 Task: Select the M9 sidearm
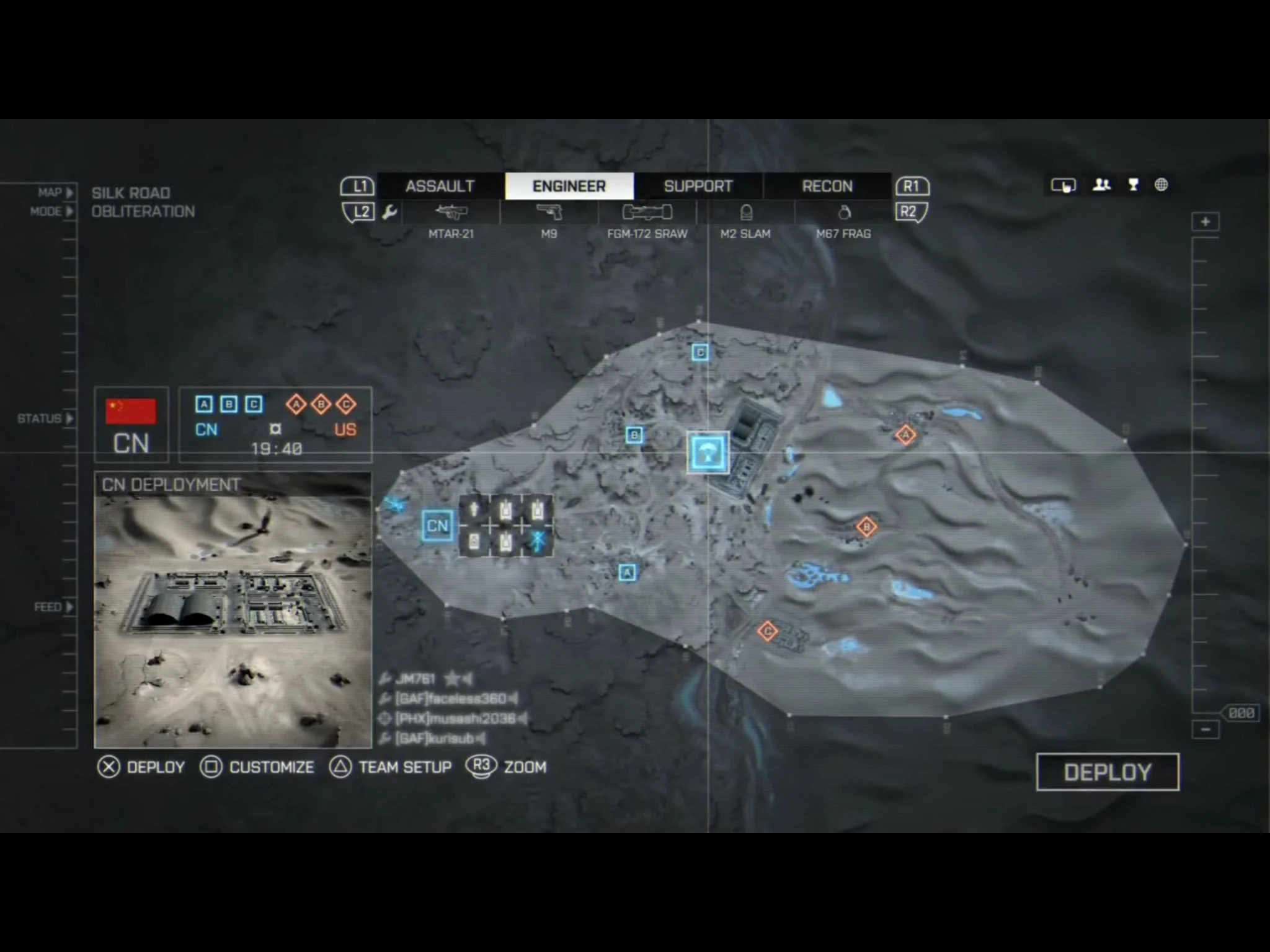(x=551, y=213)
